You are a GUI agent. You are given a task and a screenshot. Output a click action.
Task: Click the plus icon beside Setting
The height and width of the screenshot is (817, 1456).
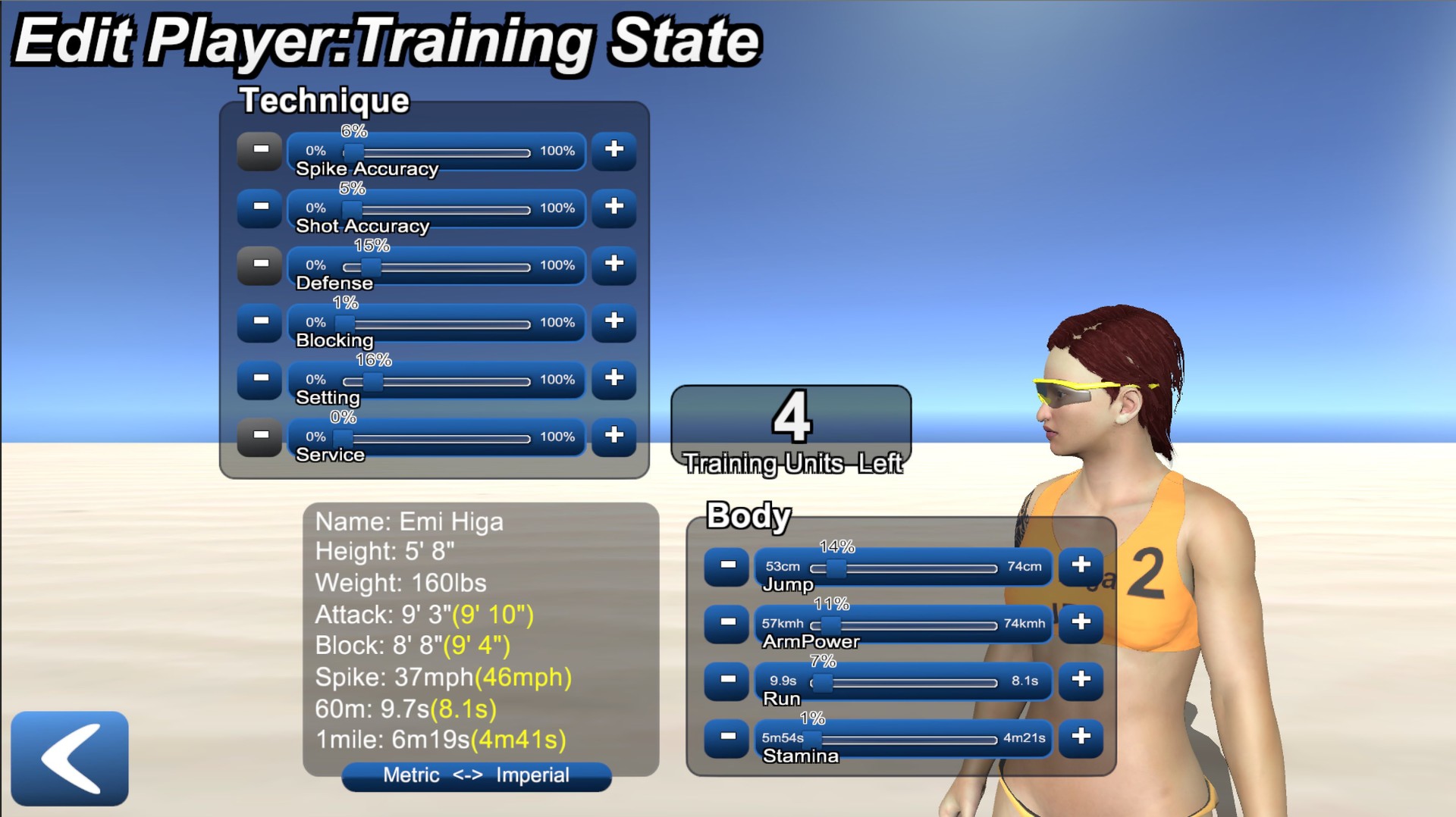click(x=613, y=380)
